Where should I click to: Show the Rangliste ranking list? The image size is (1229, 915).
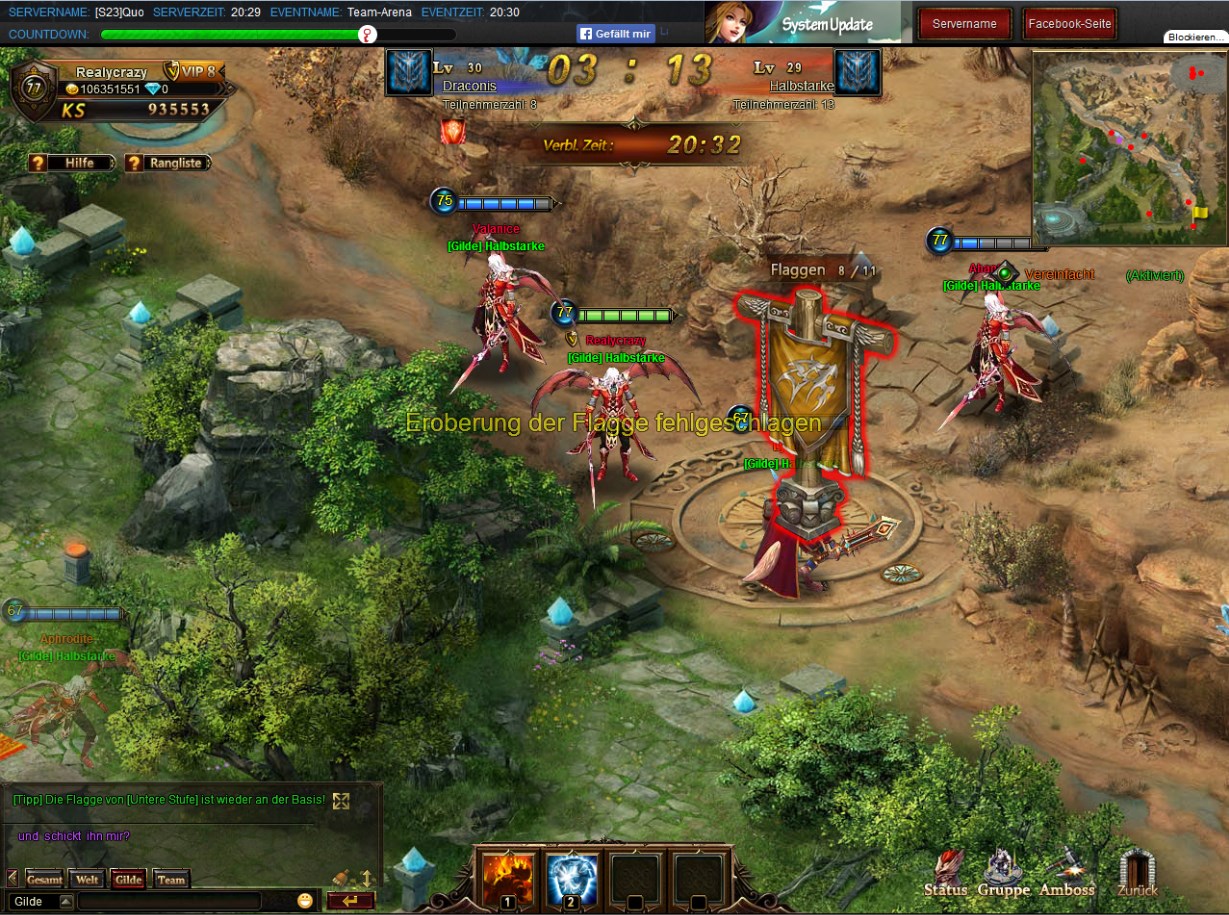[x=167, y=163]
